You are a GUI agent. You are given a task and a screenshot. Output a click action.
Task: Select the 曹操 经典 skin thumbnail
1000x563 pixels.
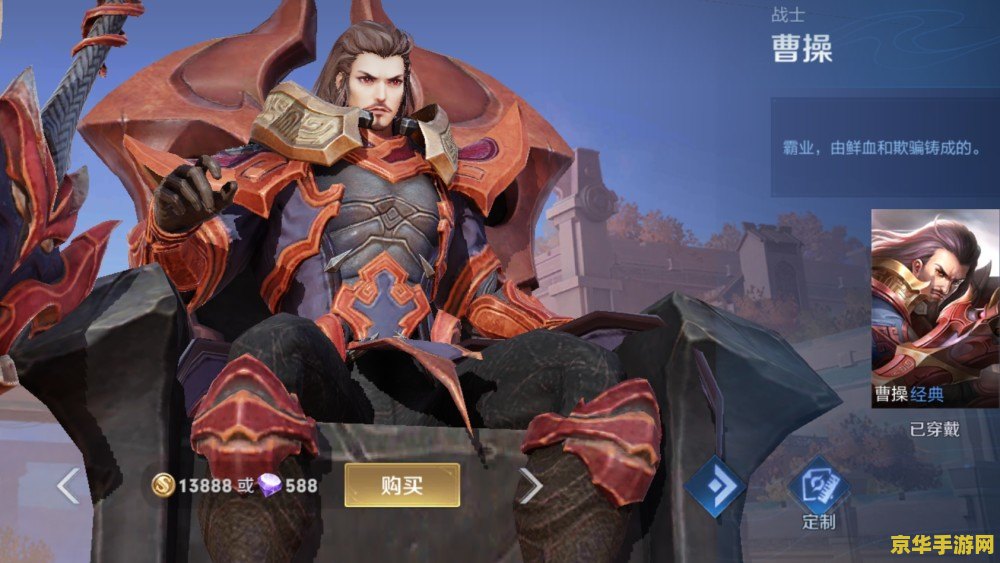coord(934,308)
